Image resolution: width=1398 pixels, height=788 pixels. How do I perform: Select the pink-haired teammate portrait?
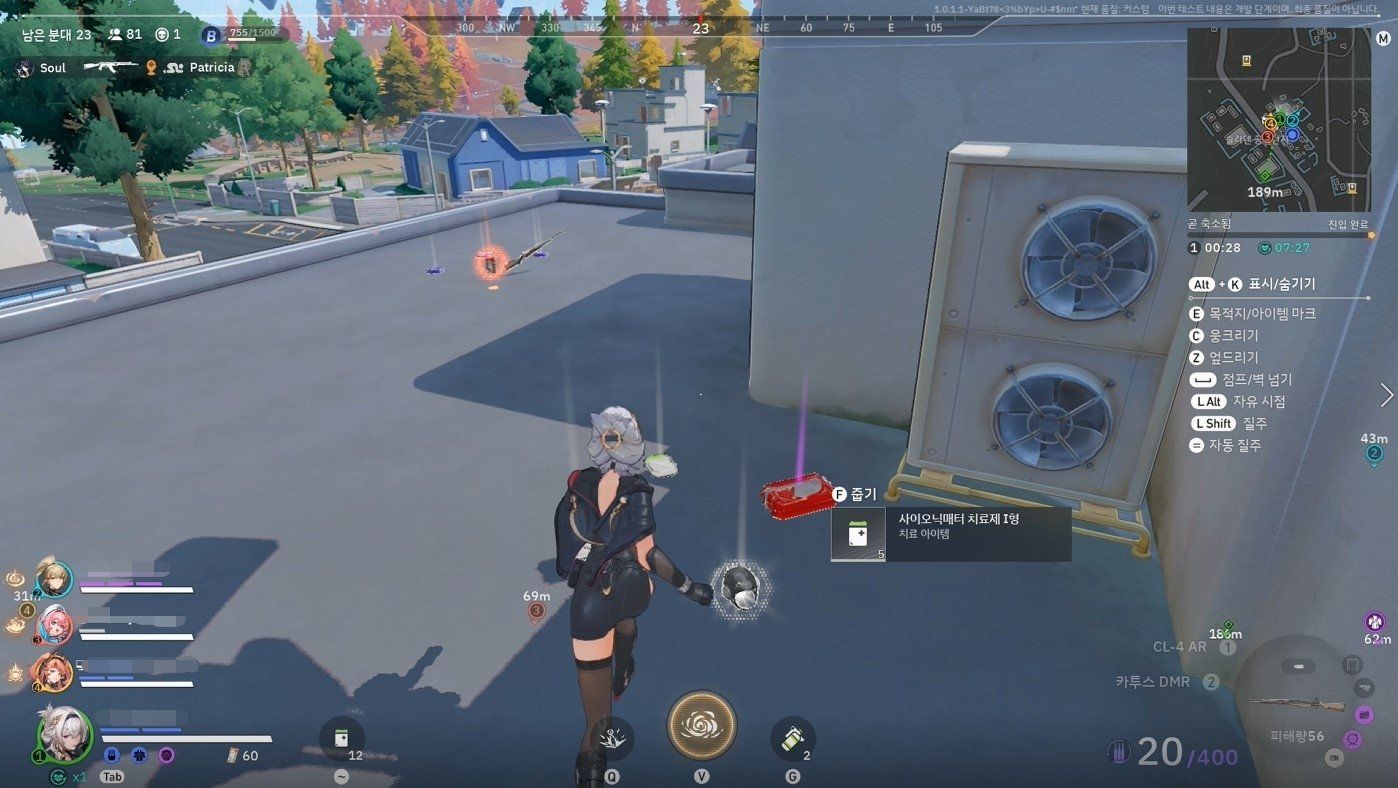[x=52, y=625]
